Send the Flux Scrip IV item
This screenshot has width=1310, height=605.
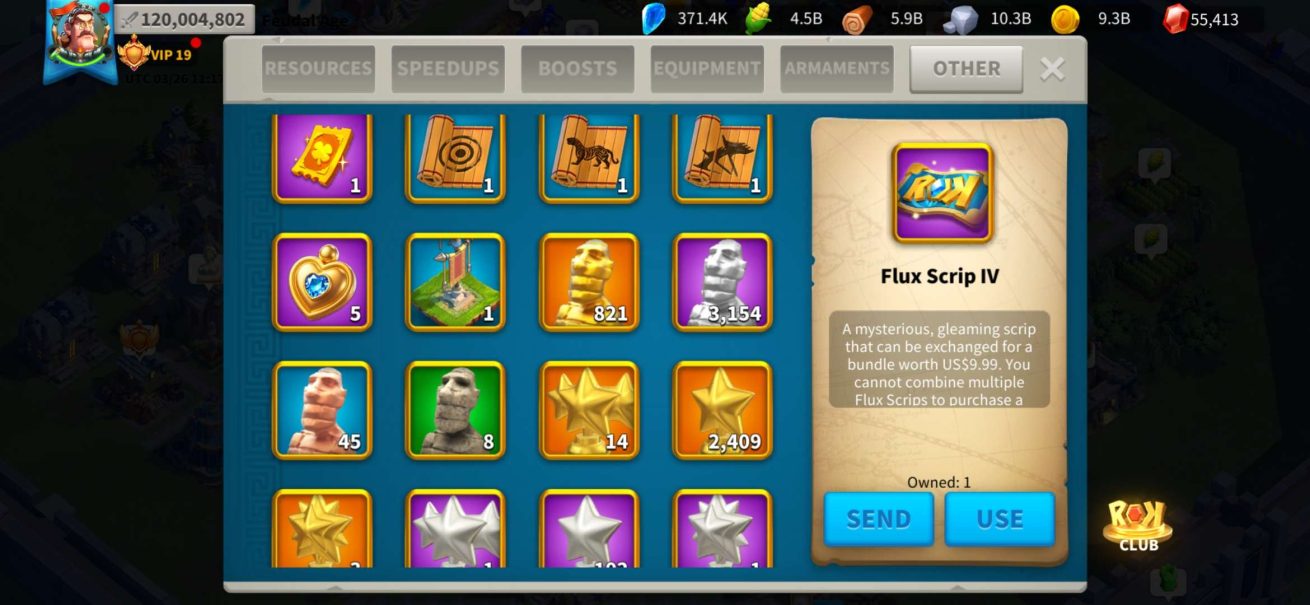(x=878, y=519)
